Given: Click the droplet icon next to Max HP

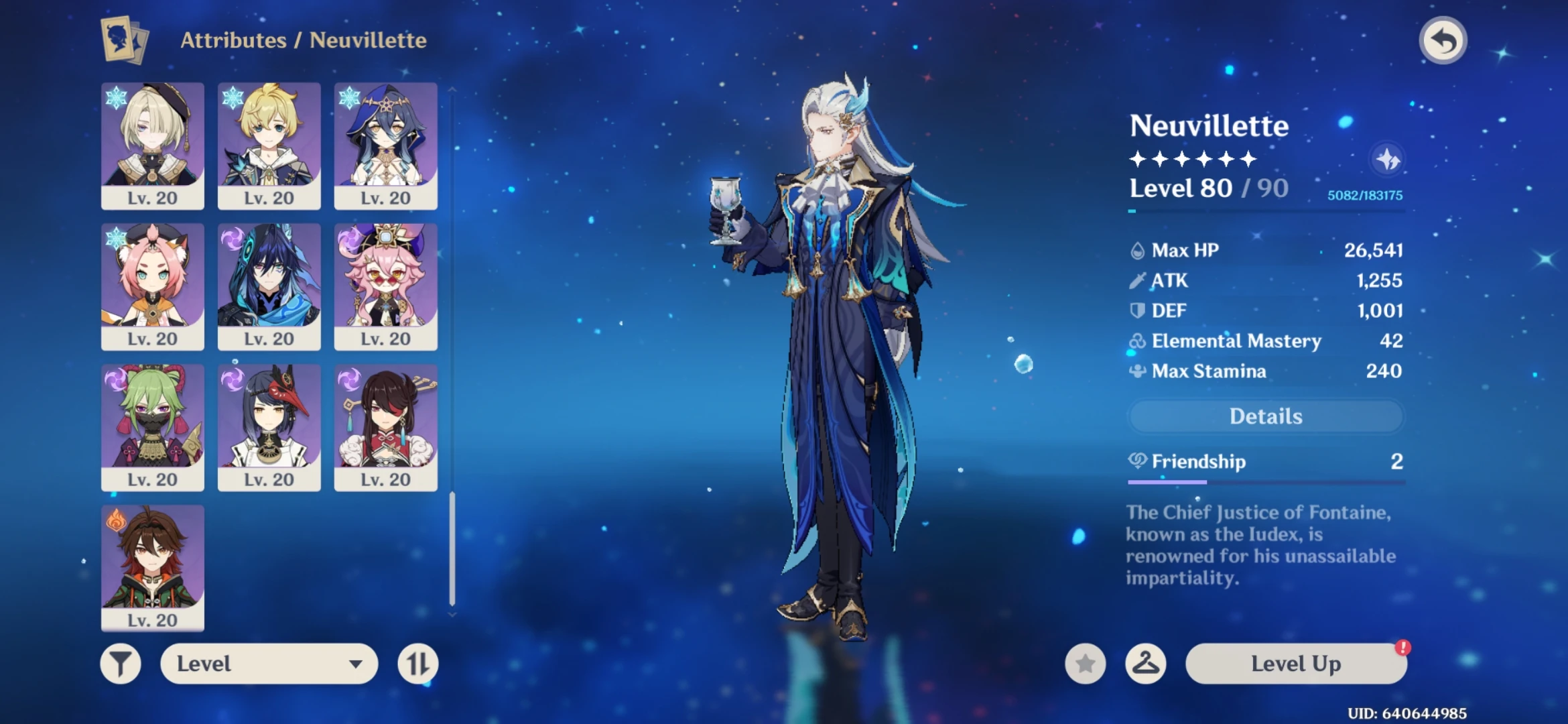Looking at the screenshot, I should click(1137, 249).
